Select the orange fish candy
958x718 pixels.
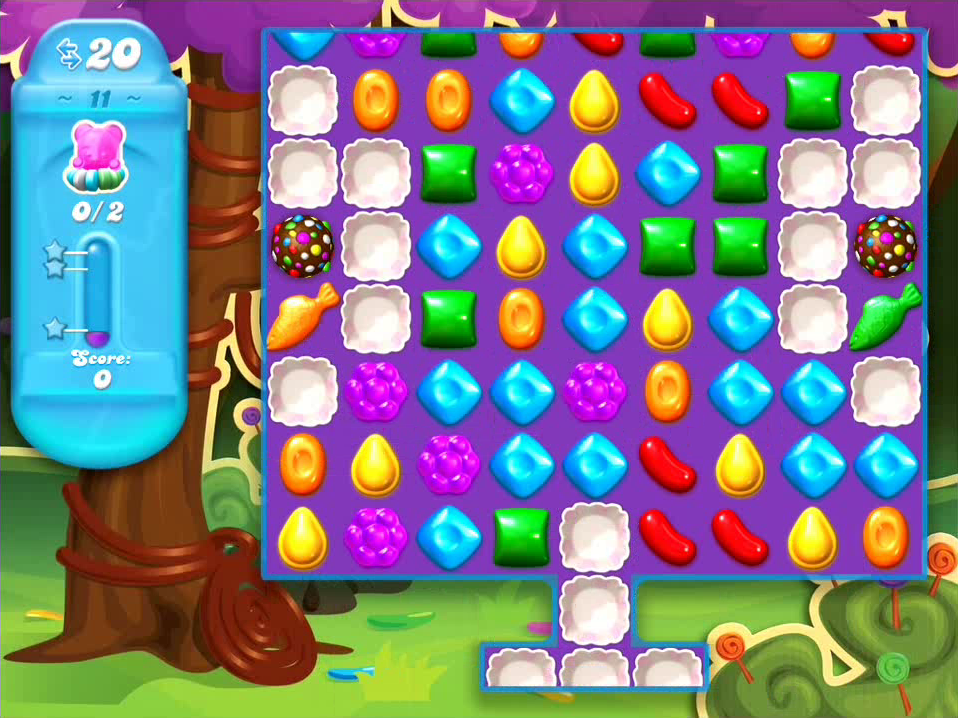302,316
